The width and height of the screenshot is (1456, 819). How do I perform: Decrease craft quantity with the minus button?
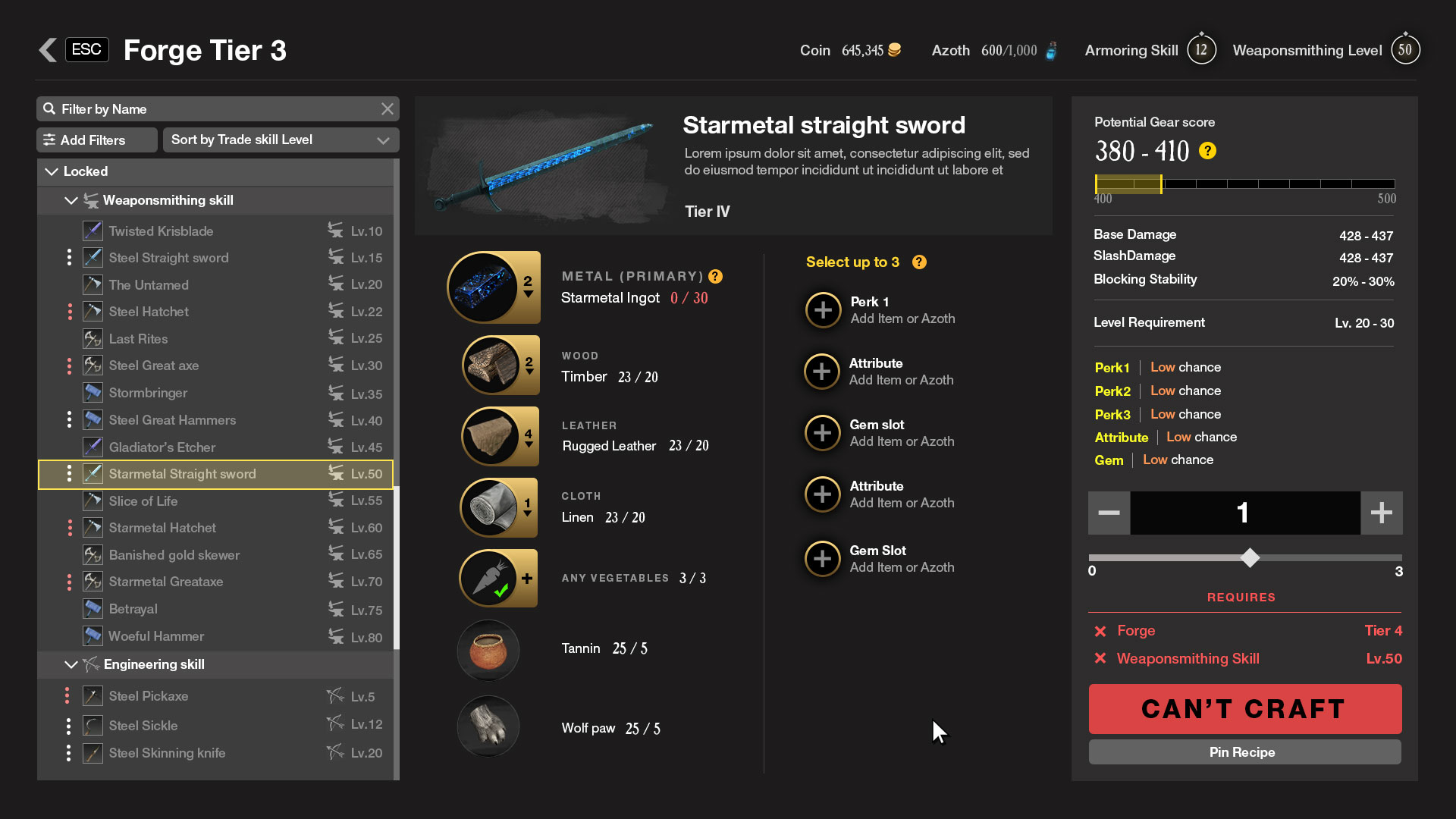[x=1109, y=513]
